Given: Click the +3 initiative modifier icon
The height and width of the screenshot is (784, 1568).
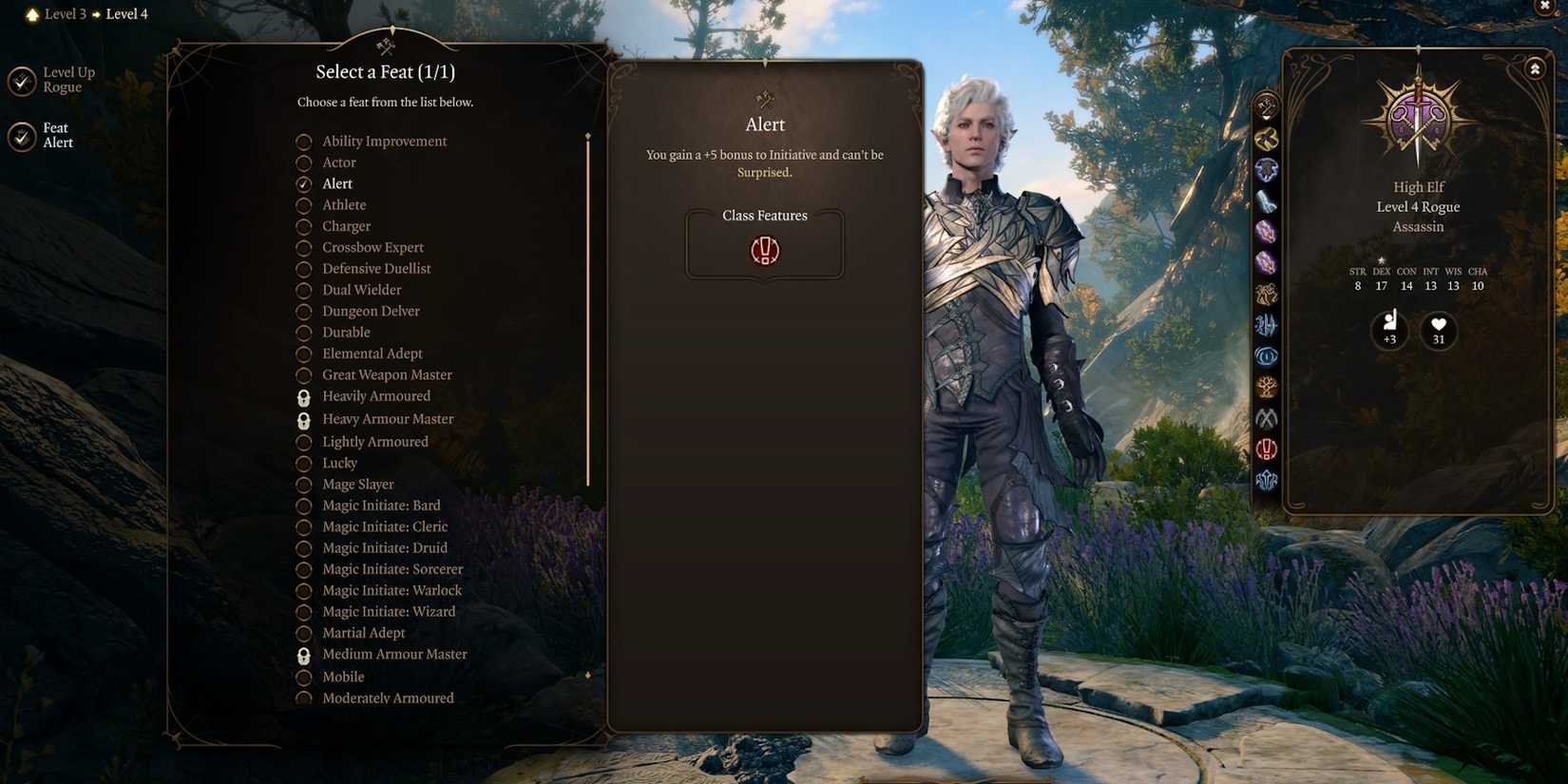Looking at the screenshot, I should 1388,331.
